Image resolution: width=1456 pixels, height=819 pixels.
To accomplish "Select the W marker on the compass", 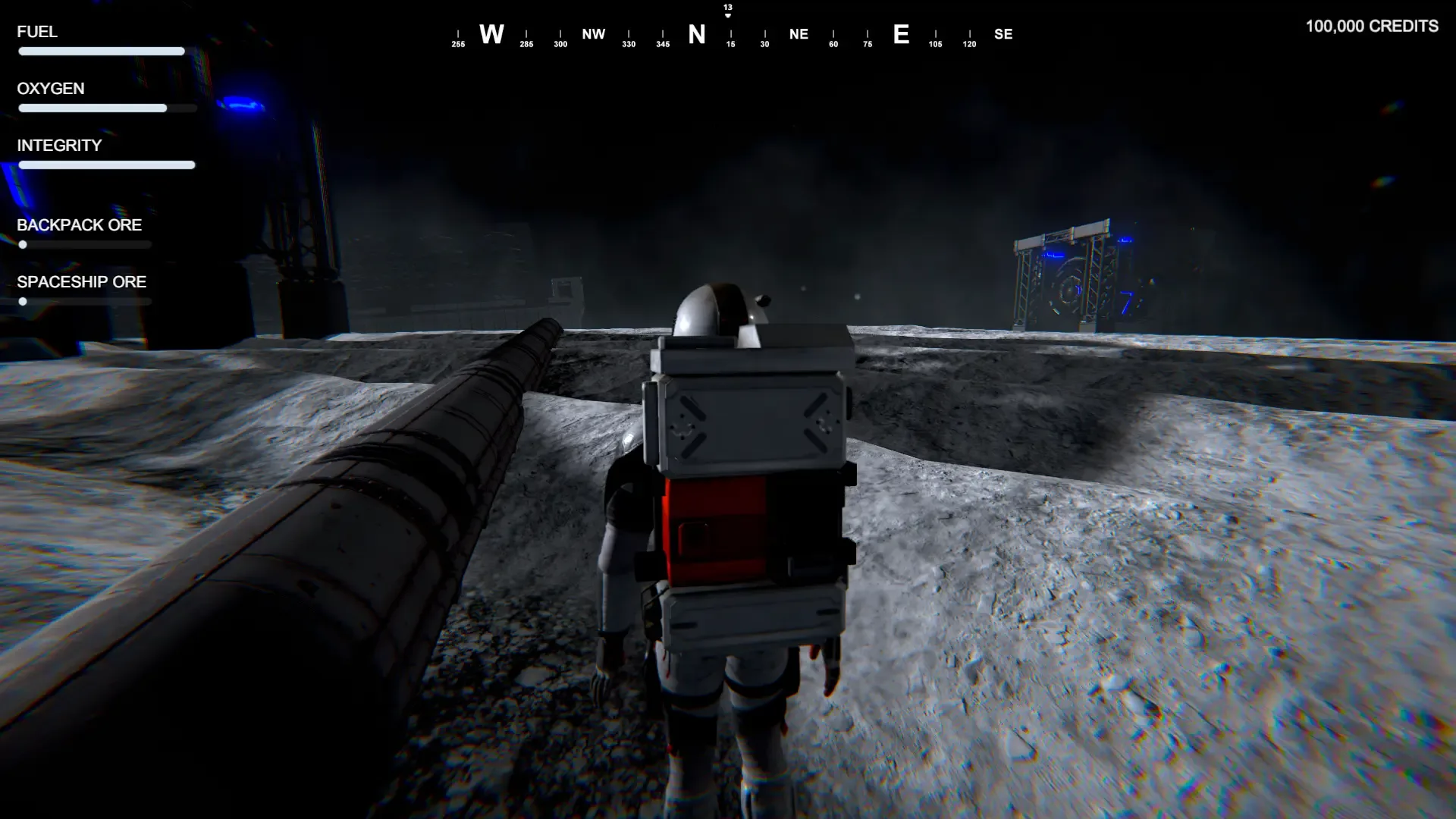I will [x=491, y=34].
